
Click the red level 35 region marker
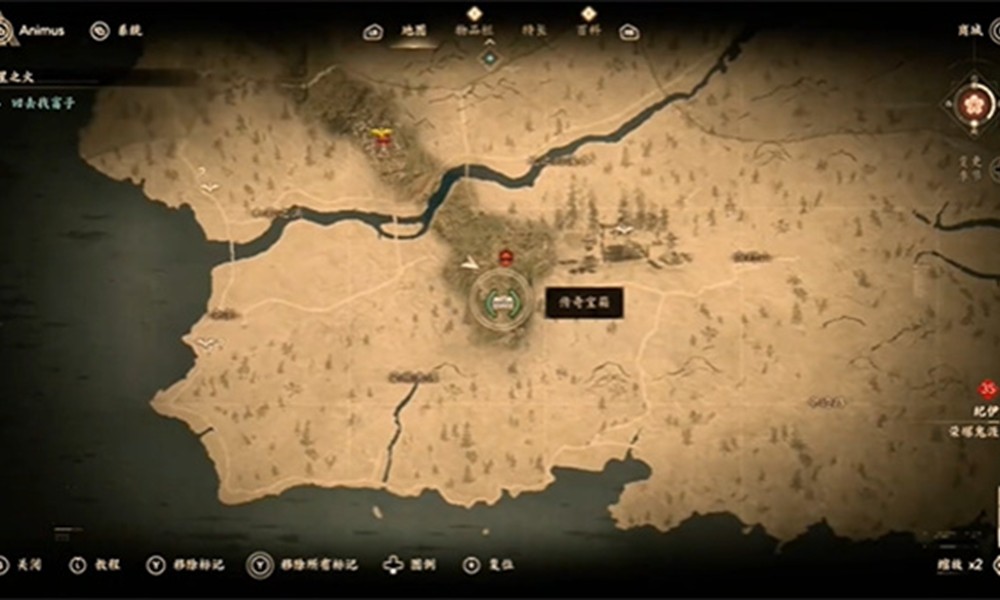988,390
